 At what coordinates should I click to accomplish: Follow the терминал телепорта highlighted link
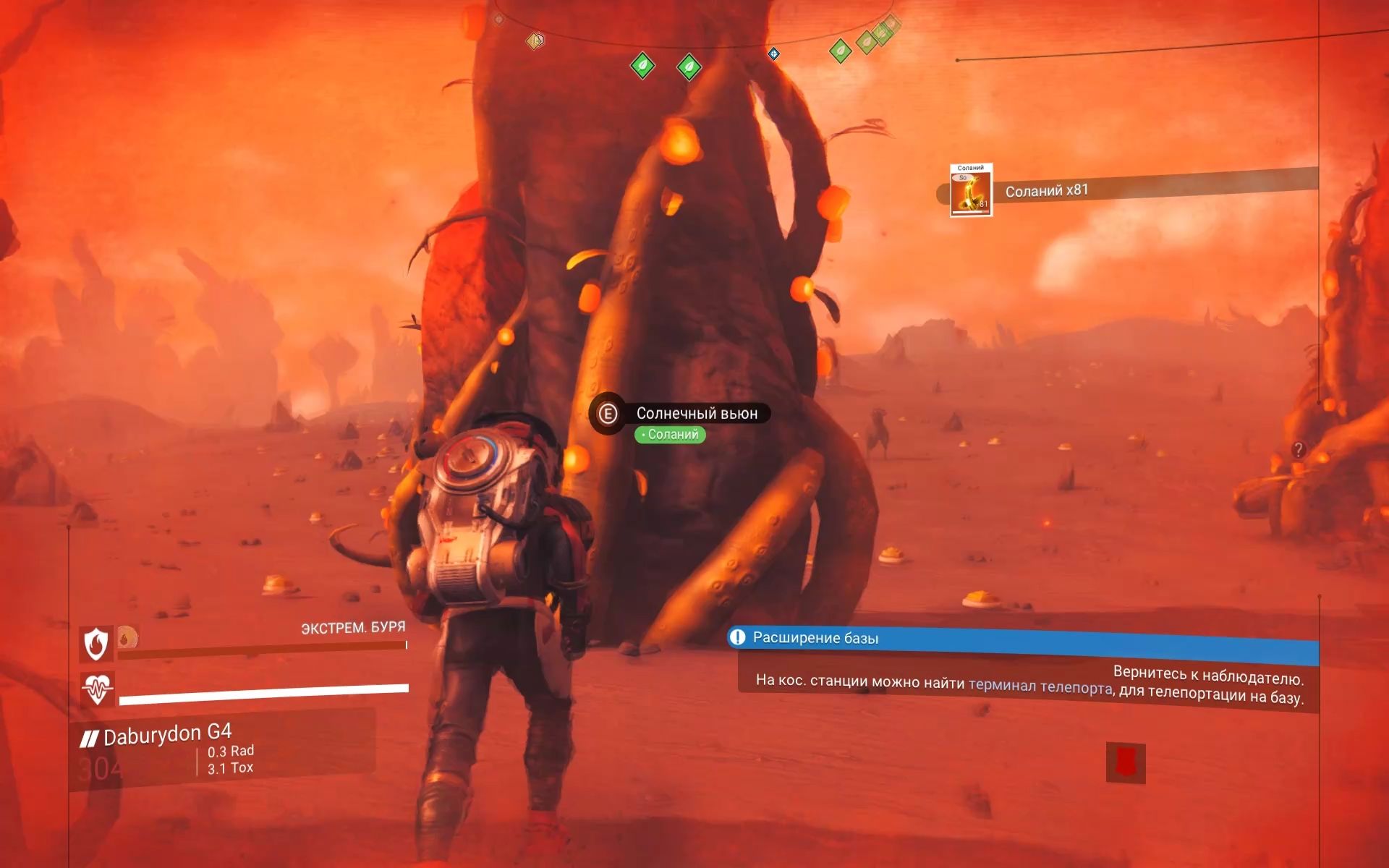1040,686
